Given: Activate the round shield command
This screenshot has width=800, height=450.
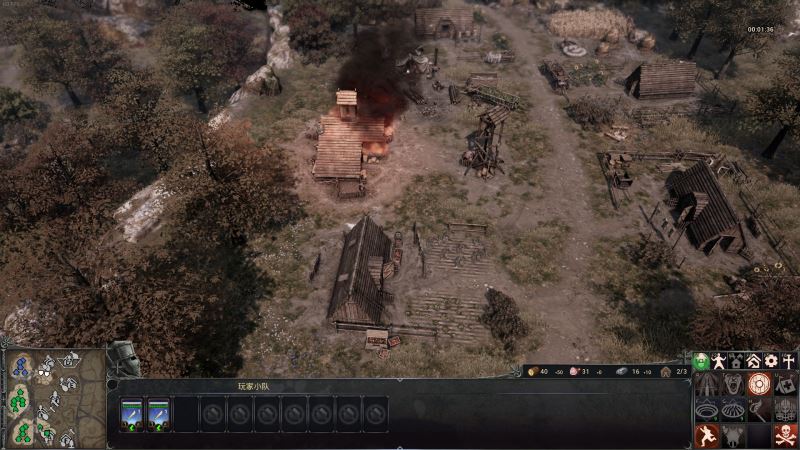Looking at the screenshot, I should [x=759, y=384].
